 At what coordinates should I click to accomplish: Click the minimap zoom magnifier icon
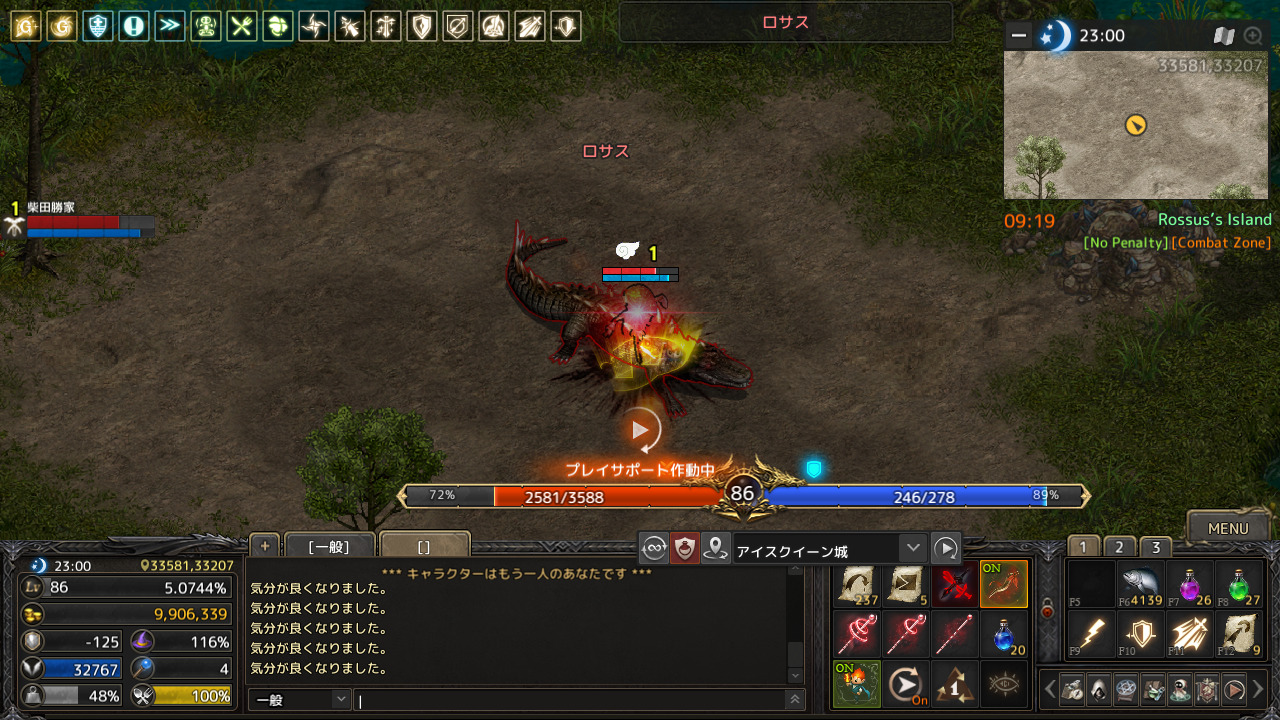point(1253,36)
